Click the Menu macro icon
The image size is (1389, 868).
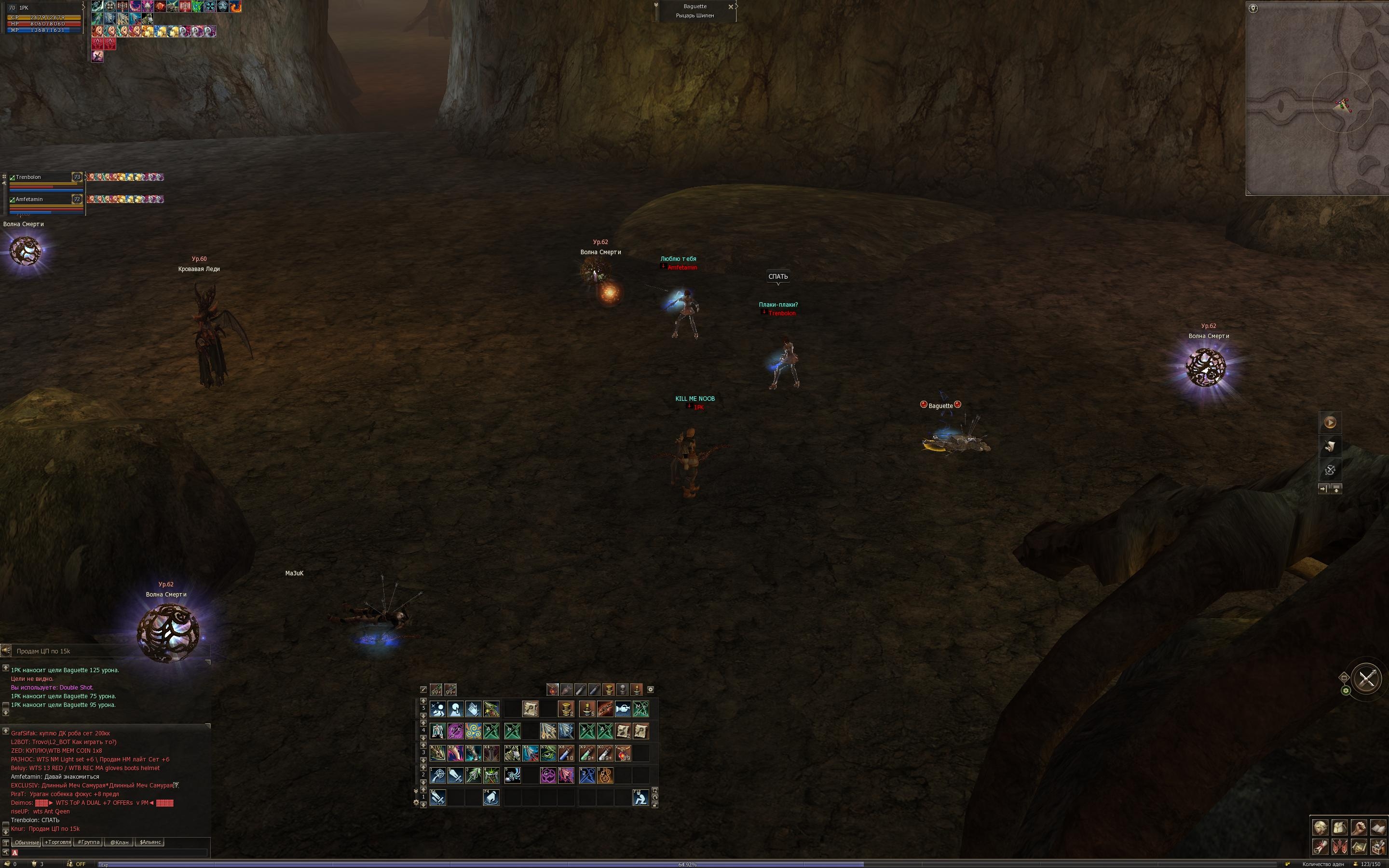click(x=640, y=709)
